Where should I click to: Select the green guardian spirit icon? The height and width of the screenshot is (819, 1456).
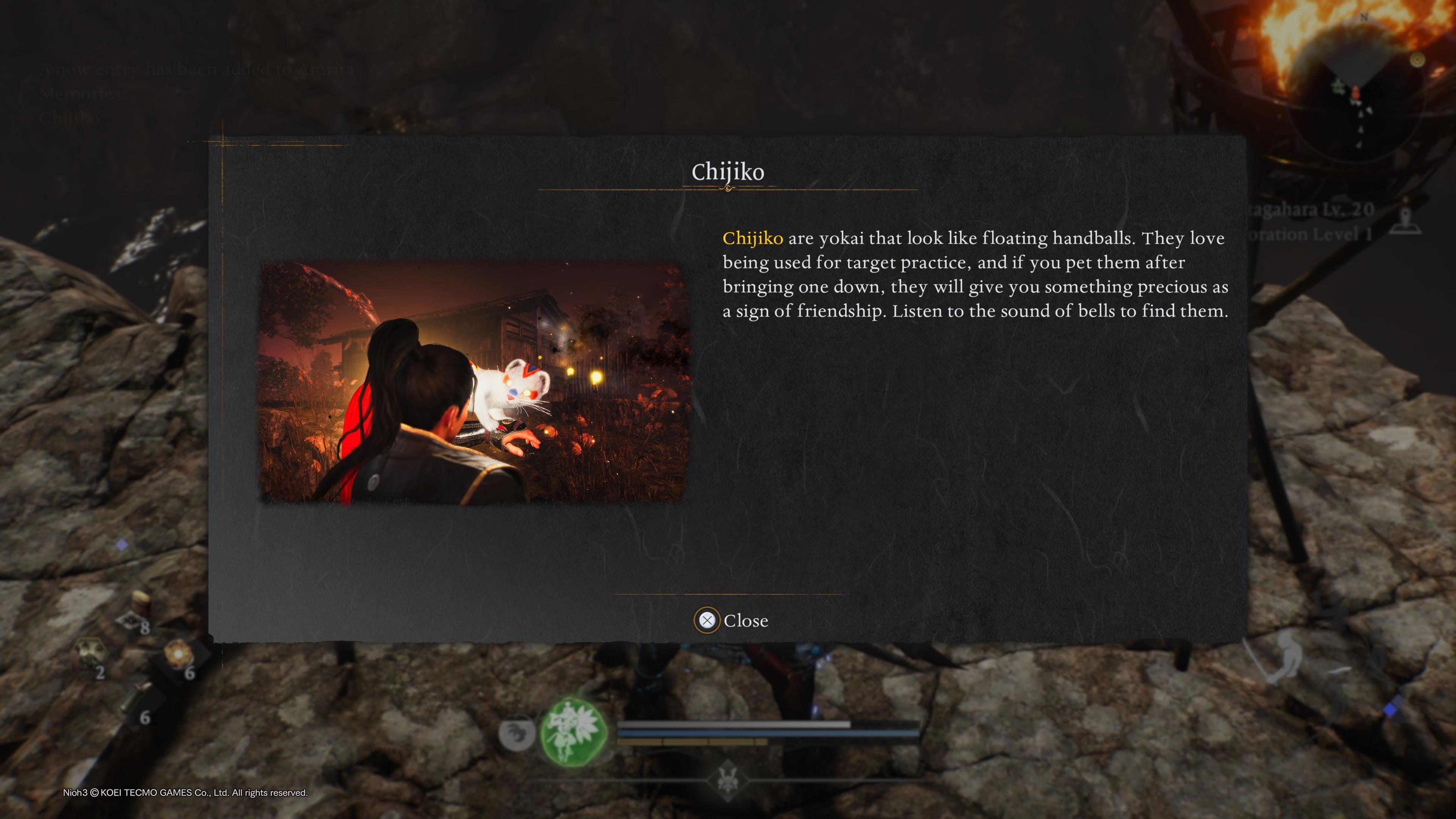pyautogui.click(x=574, y=731)
